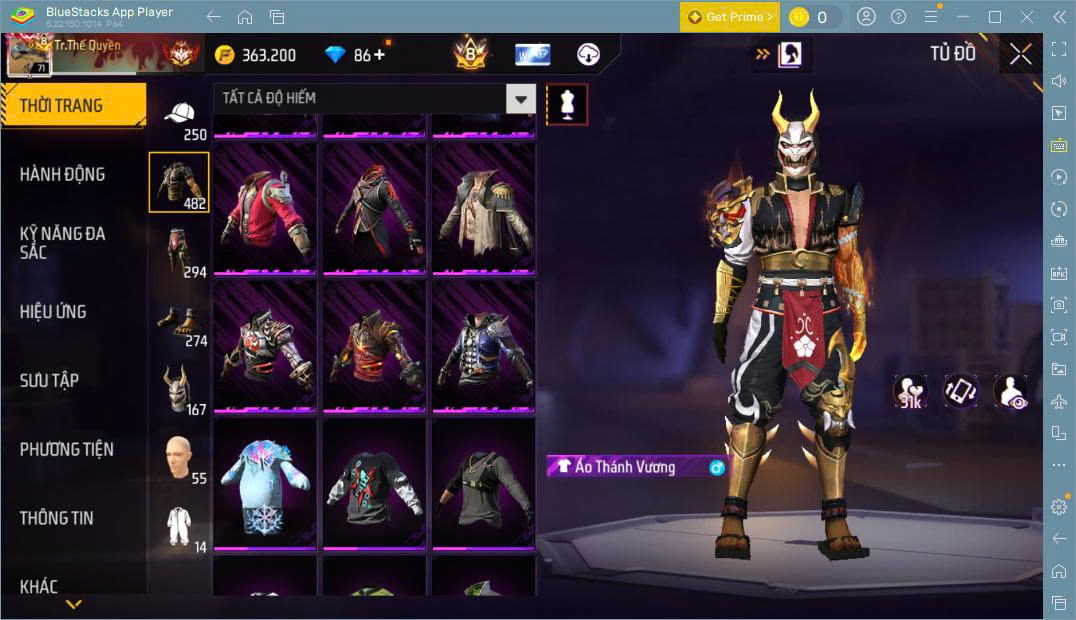This screenshot has height=620, width=1076.
Task: Close the Tủ Đồ wardrobe screen
Action: [1020, 54]
